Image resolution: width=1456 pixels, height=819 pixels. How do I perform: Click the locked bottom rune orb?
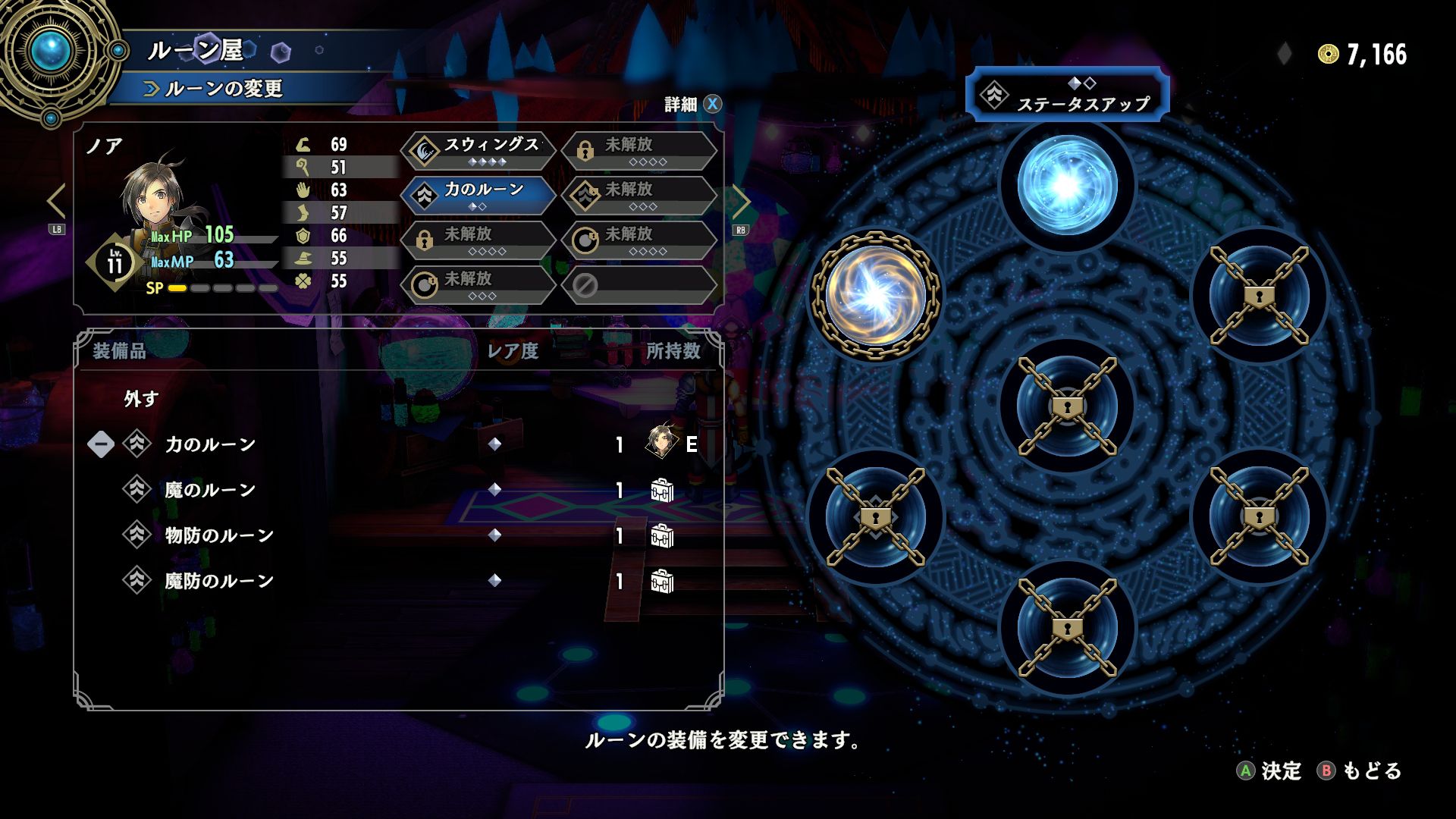(x=1066, y=628)
